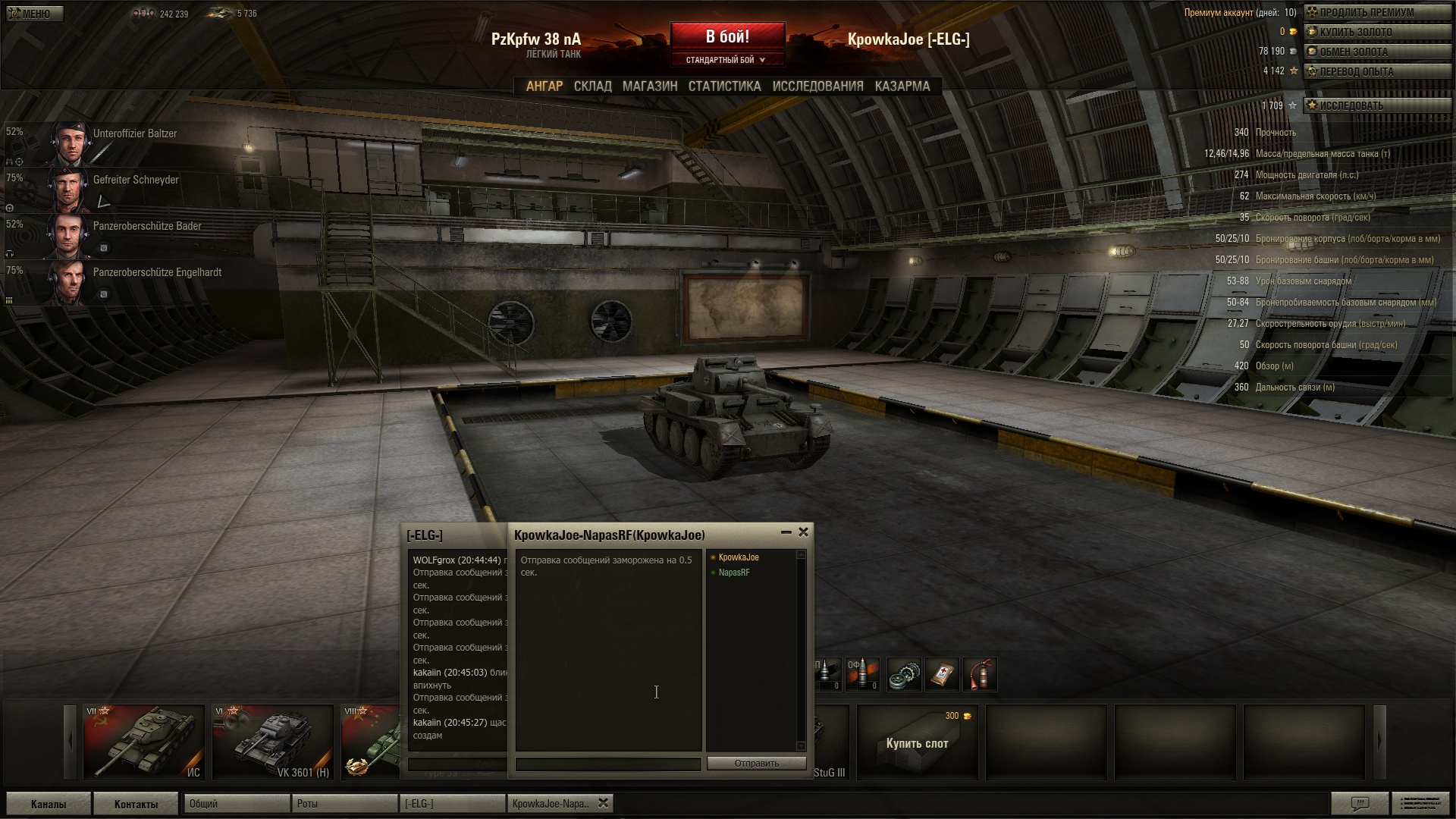Screen dimensions: 1456x819
Task: Click the chat message input field
Action: point(607,764)
